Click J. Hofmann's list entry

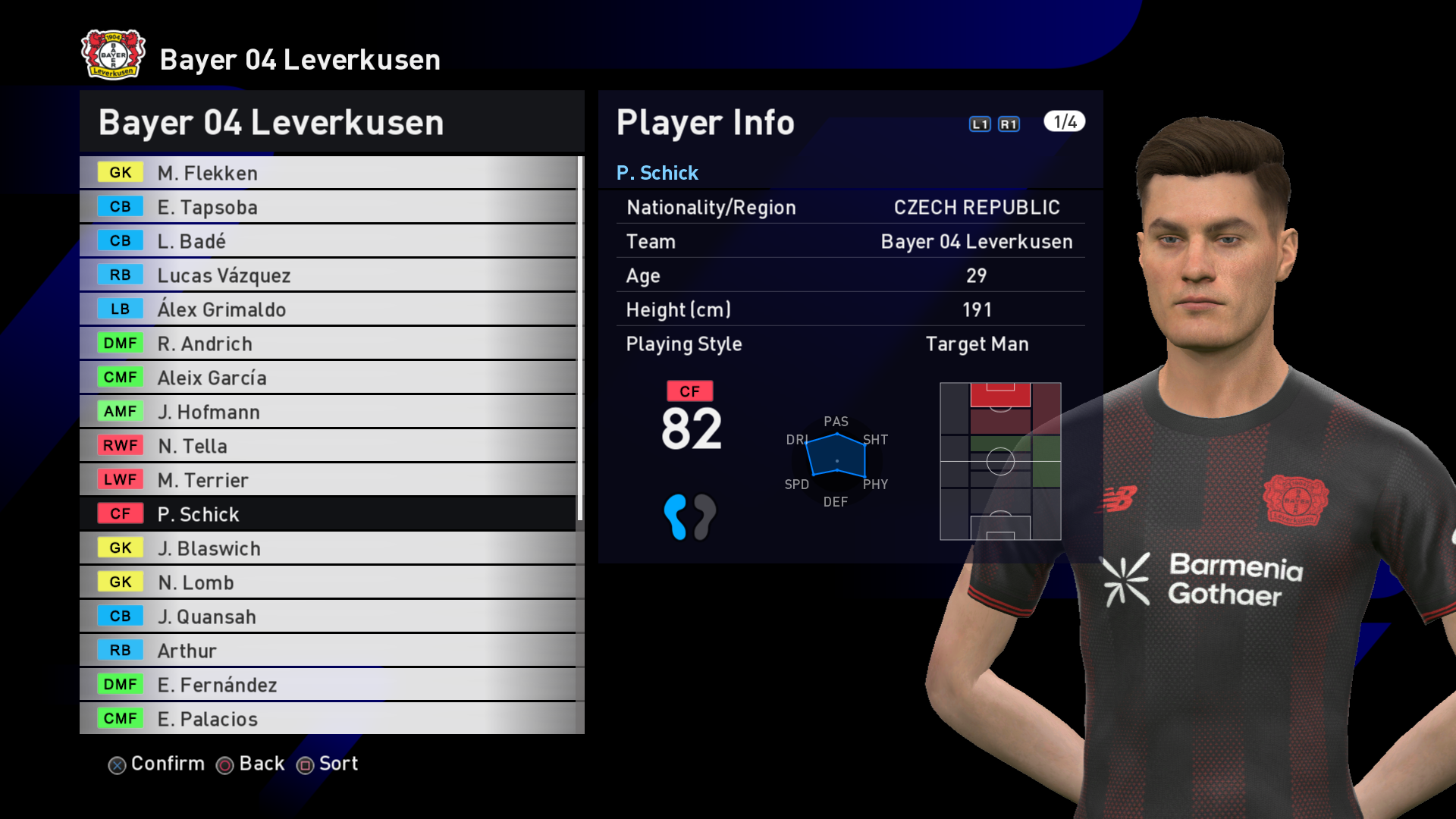(x=328, y=412)
